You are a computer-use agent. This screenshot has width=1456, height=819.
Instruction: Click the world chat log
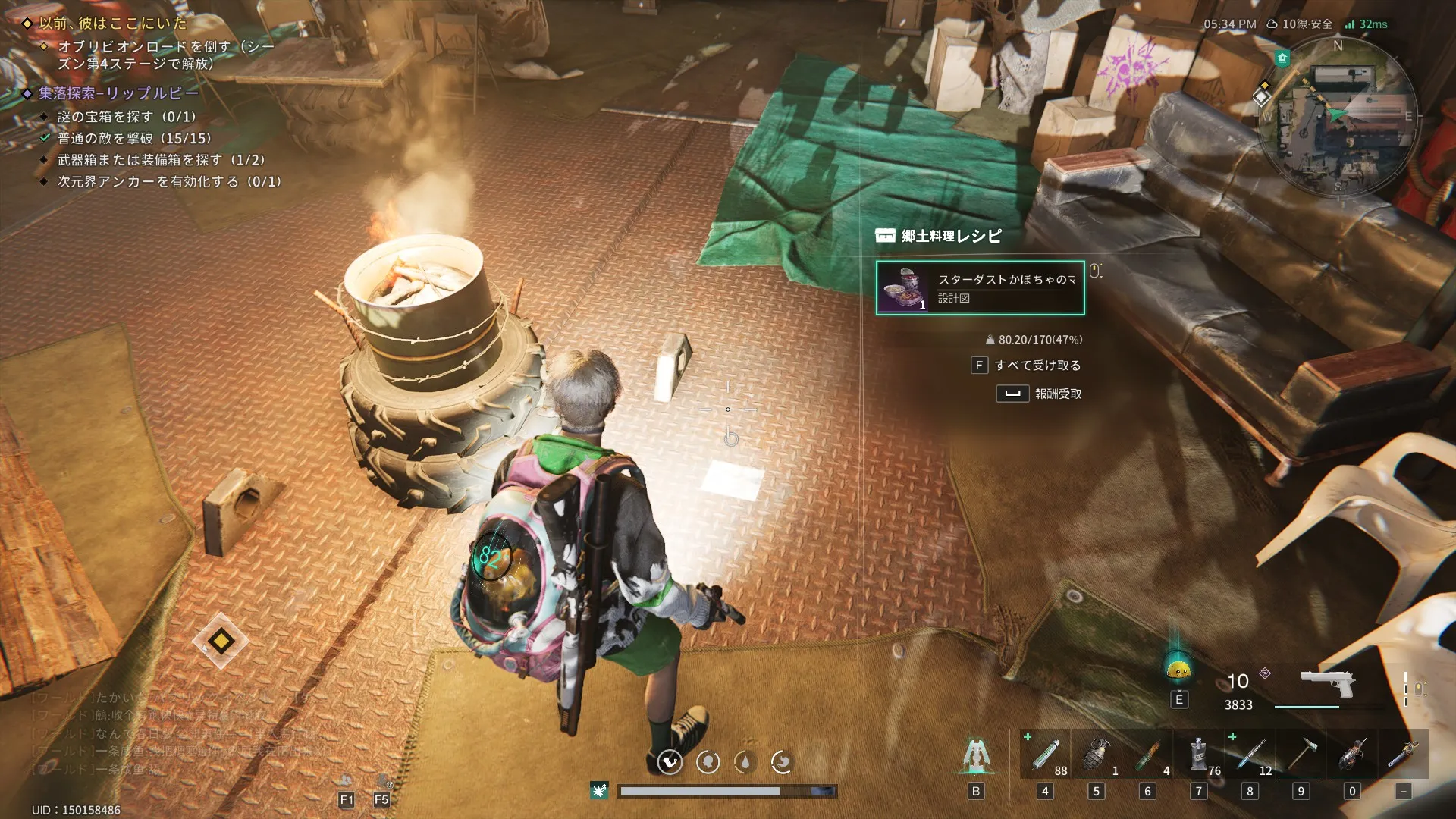174,733
